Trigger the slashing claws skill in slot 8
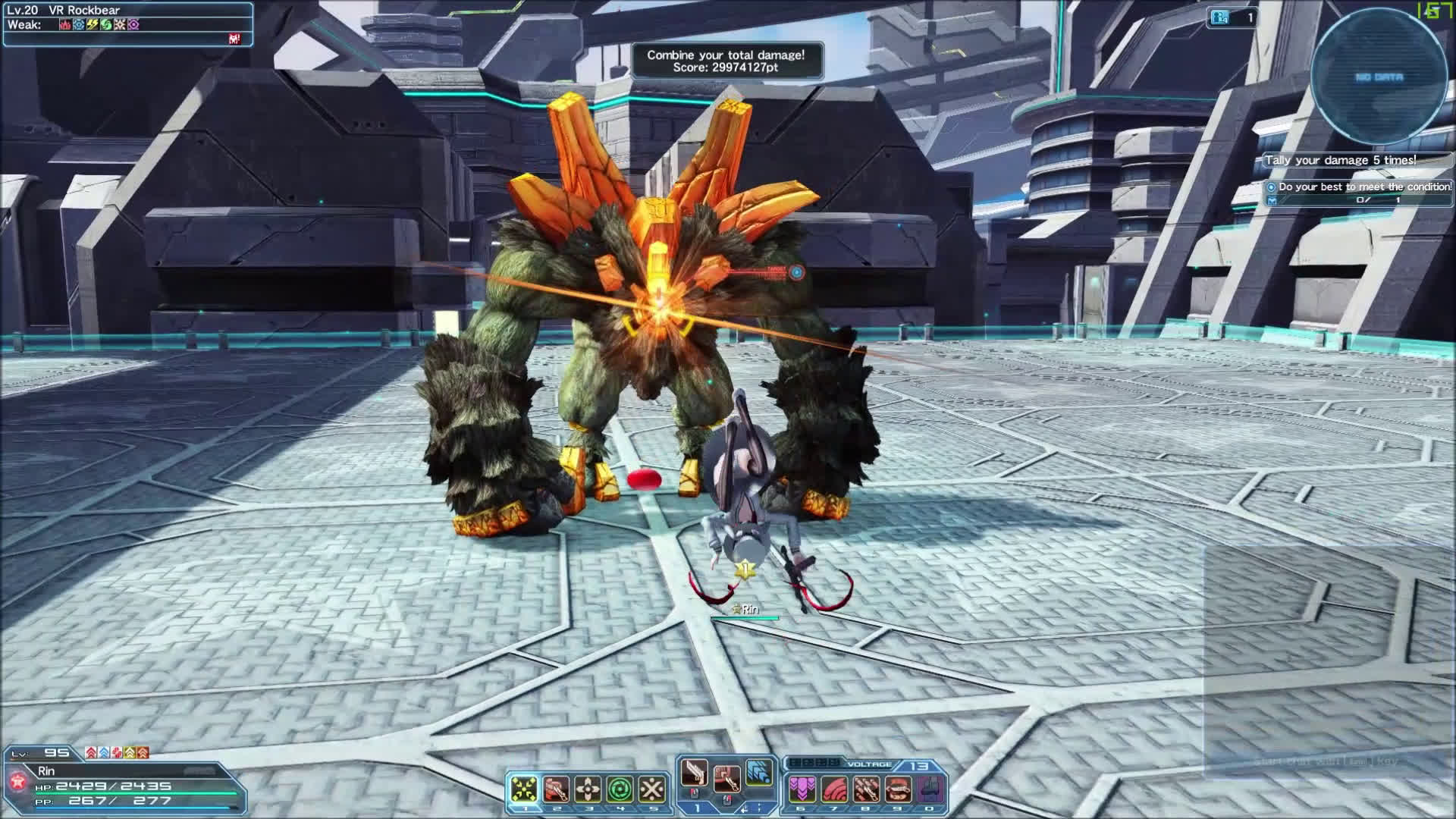This screenshot has height=819, width=1456. point(867,789)
